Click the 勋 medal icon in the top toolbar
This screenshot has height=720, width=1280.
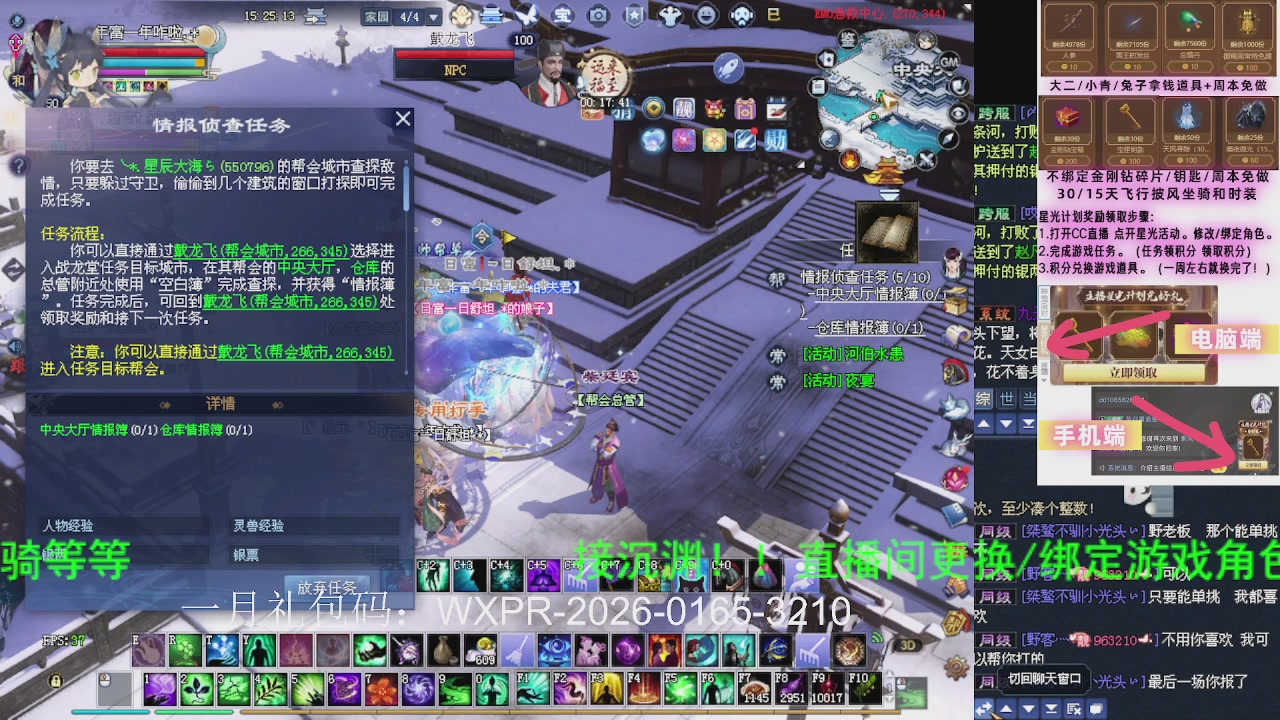click(x=775, y=140)
